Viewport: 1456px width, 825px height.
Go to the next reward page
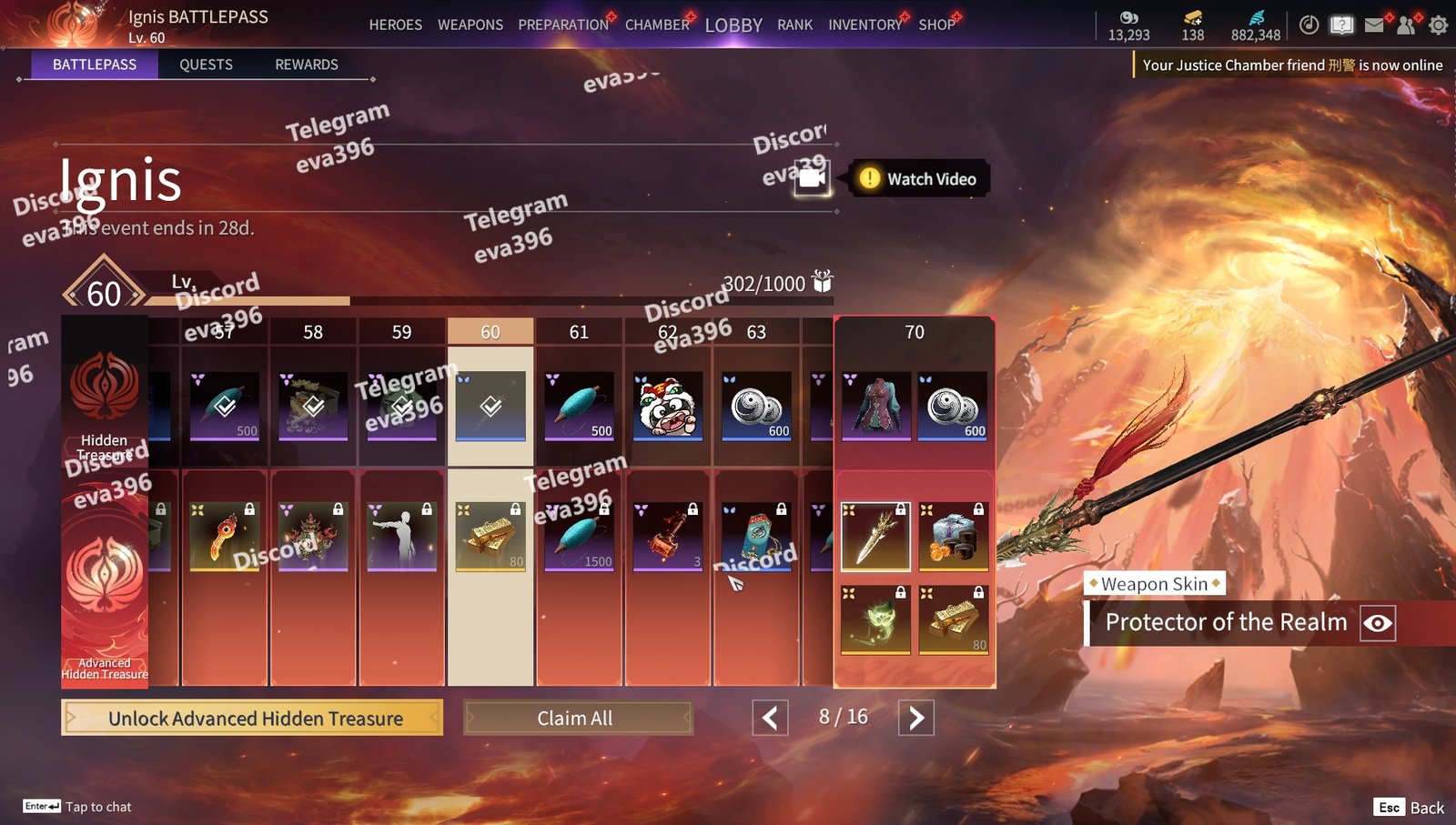pos(915,719)
